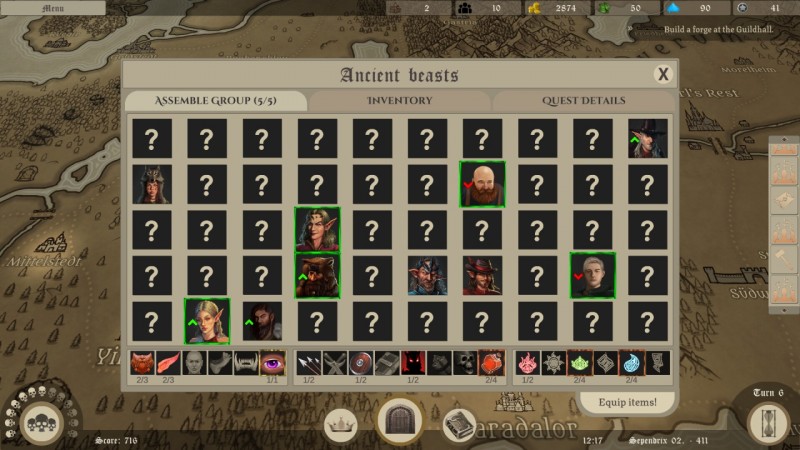Open the book journal button

pyautogui.click(x=459, y=424)
